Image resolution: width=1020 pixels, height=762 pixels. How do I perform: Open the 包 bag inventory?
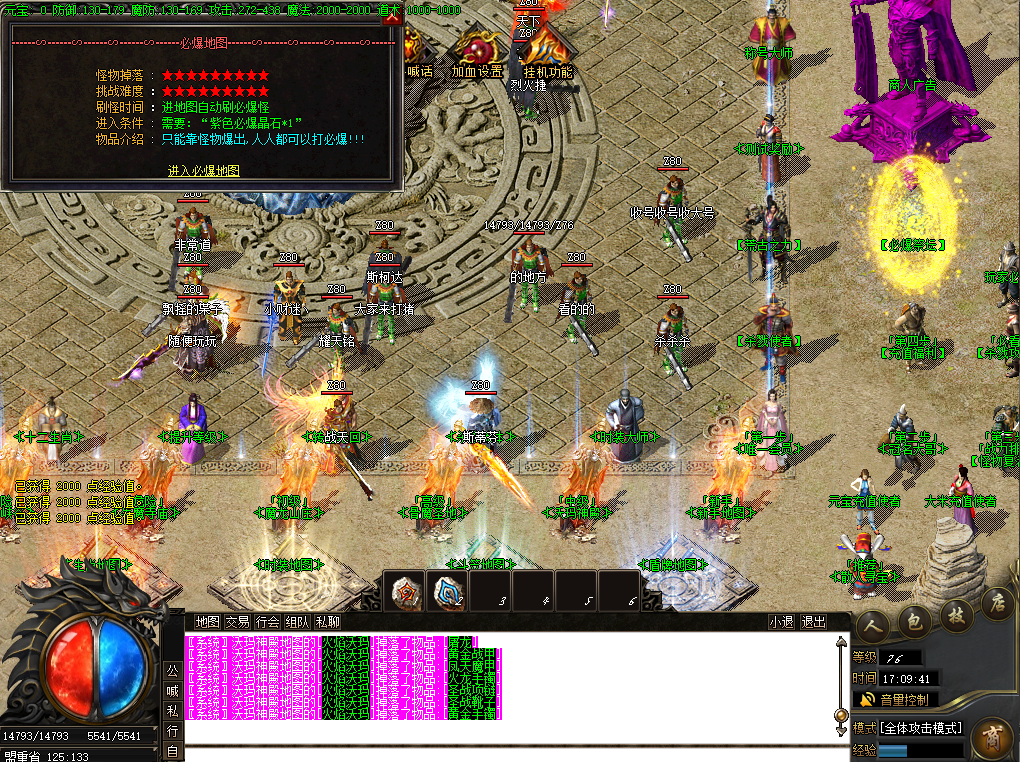(x=914, y=620)
